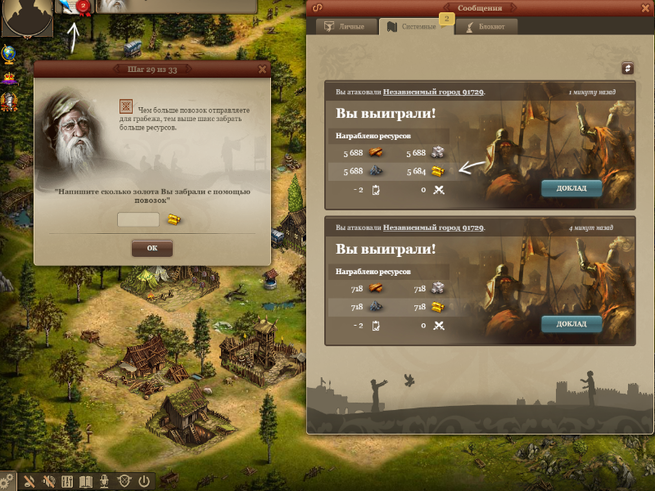This screenshot has width=655, height=491.
Task: Open the book icon in the bottom bar
Action: [86, 482]
